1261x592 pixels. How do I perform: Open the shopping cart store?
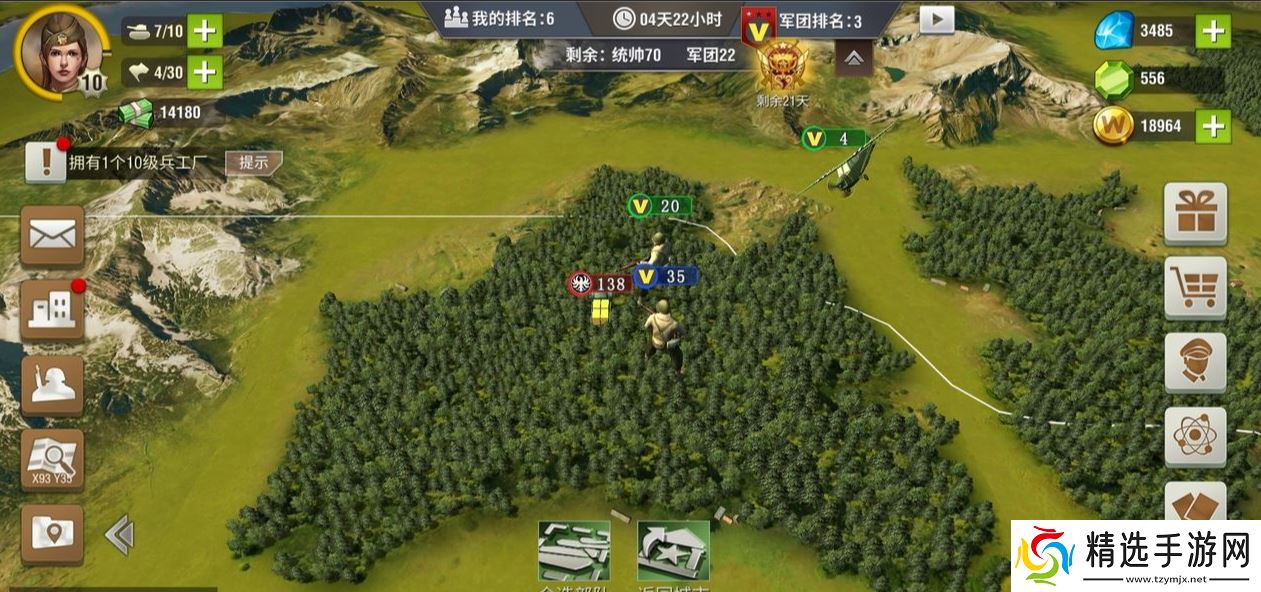point(1195,288)
